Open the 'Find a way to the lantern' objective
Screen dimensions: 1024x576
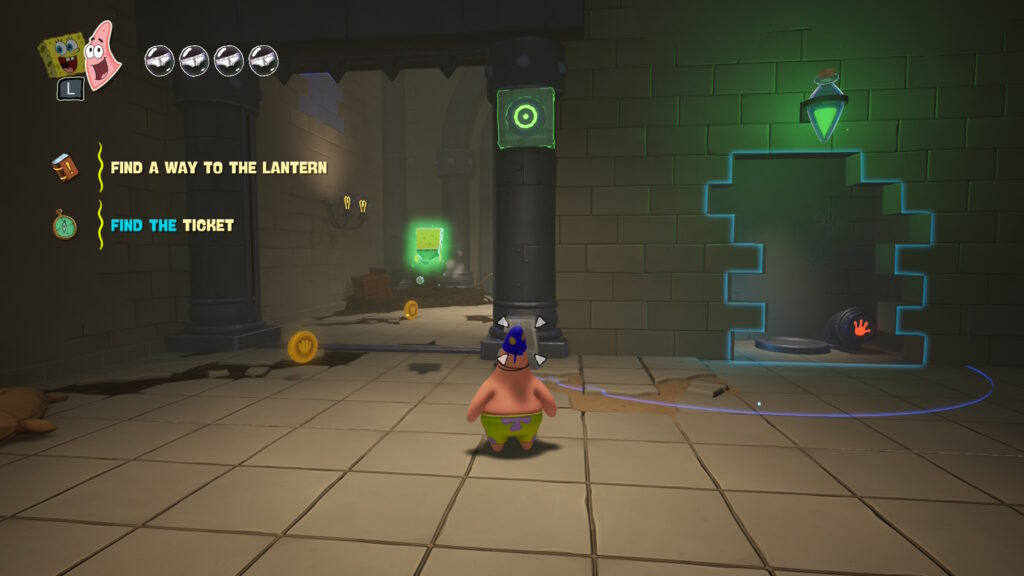pyautogui.click(x=218, y=168)
